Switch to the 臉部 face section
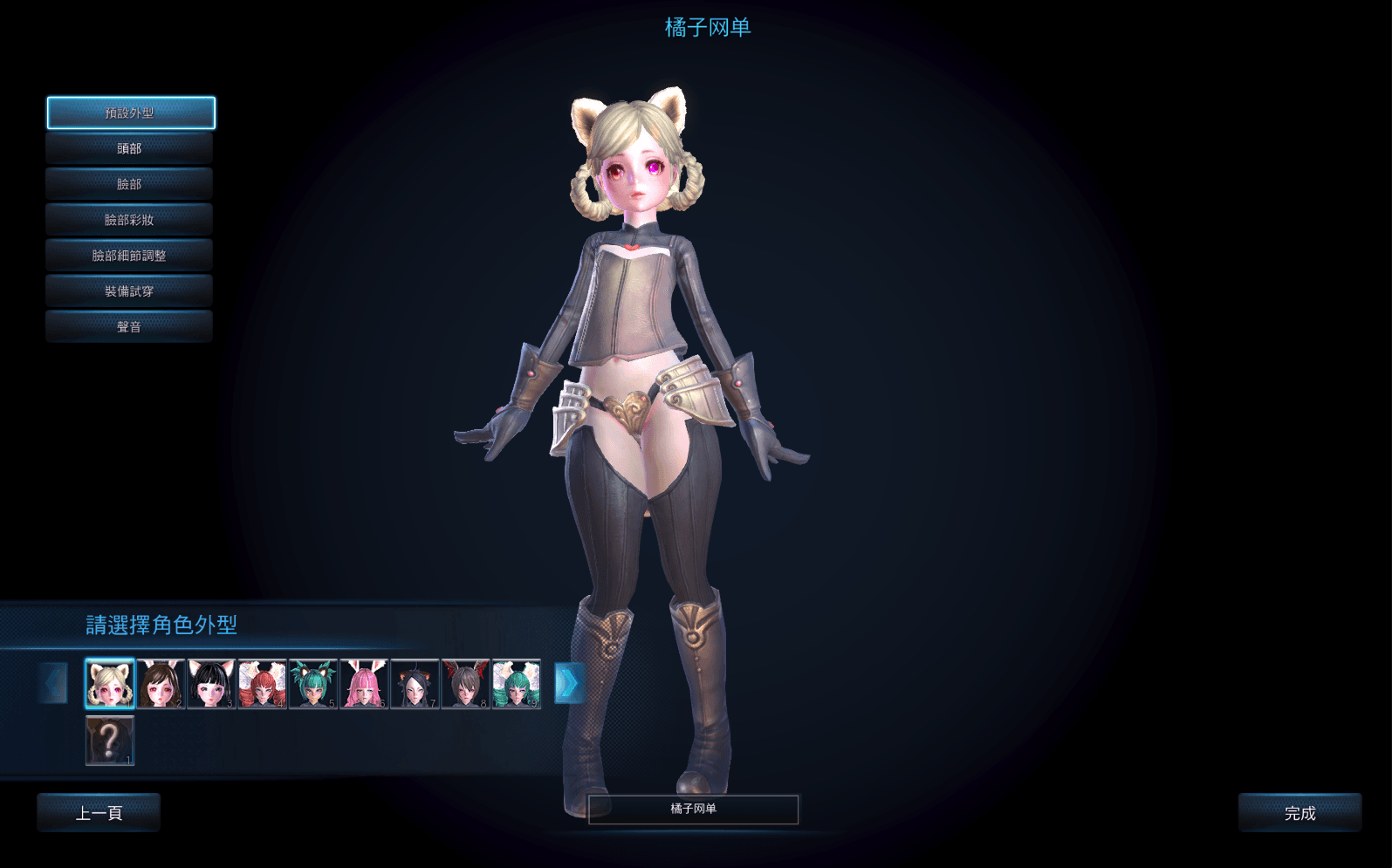 tap(129, 184)
